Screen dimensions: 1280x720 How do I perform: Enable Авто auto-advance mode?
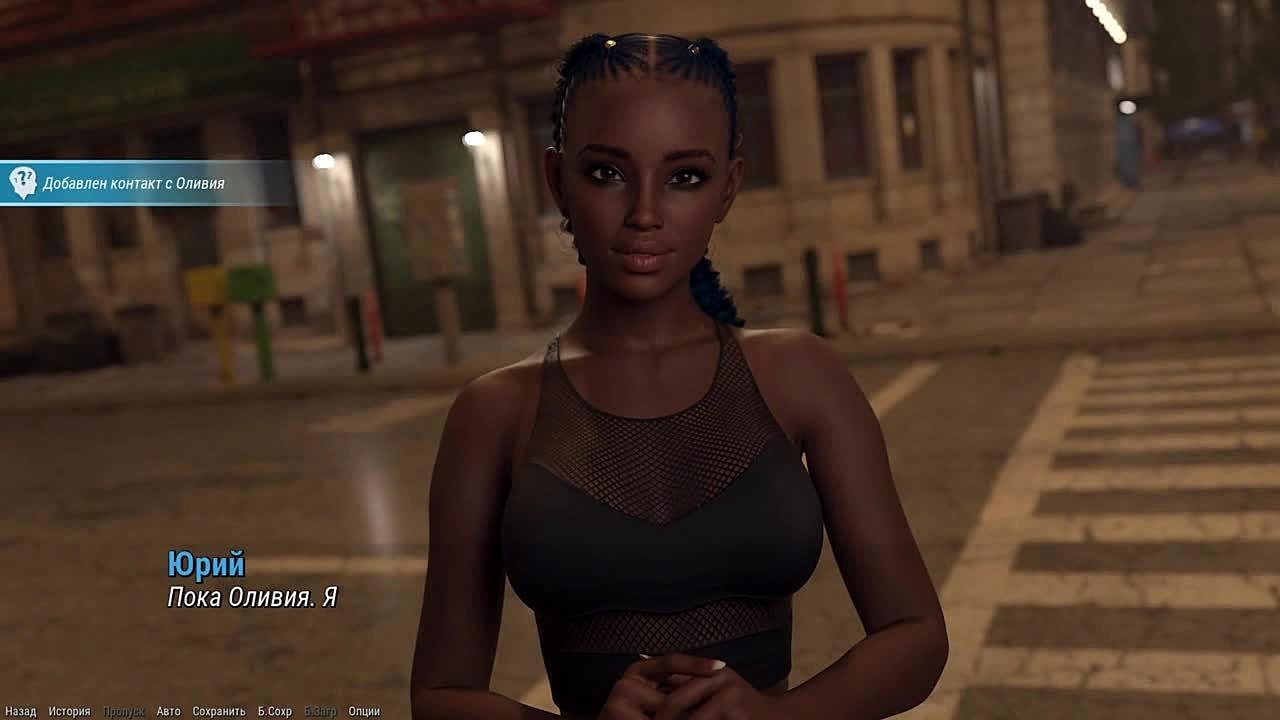click(168, 711)
